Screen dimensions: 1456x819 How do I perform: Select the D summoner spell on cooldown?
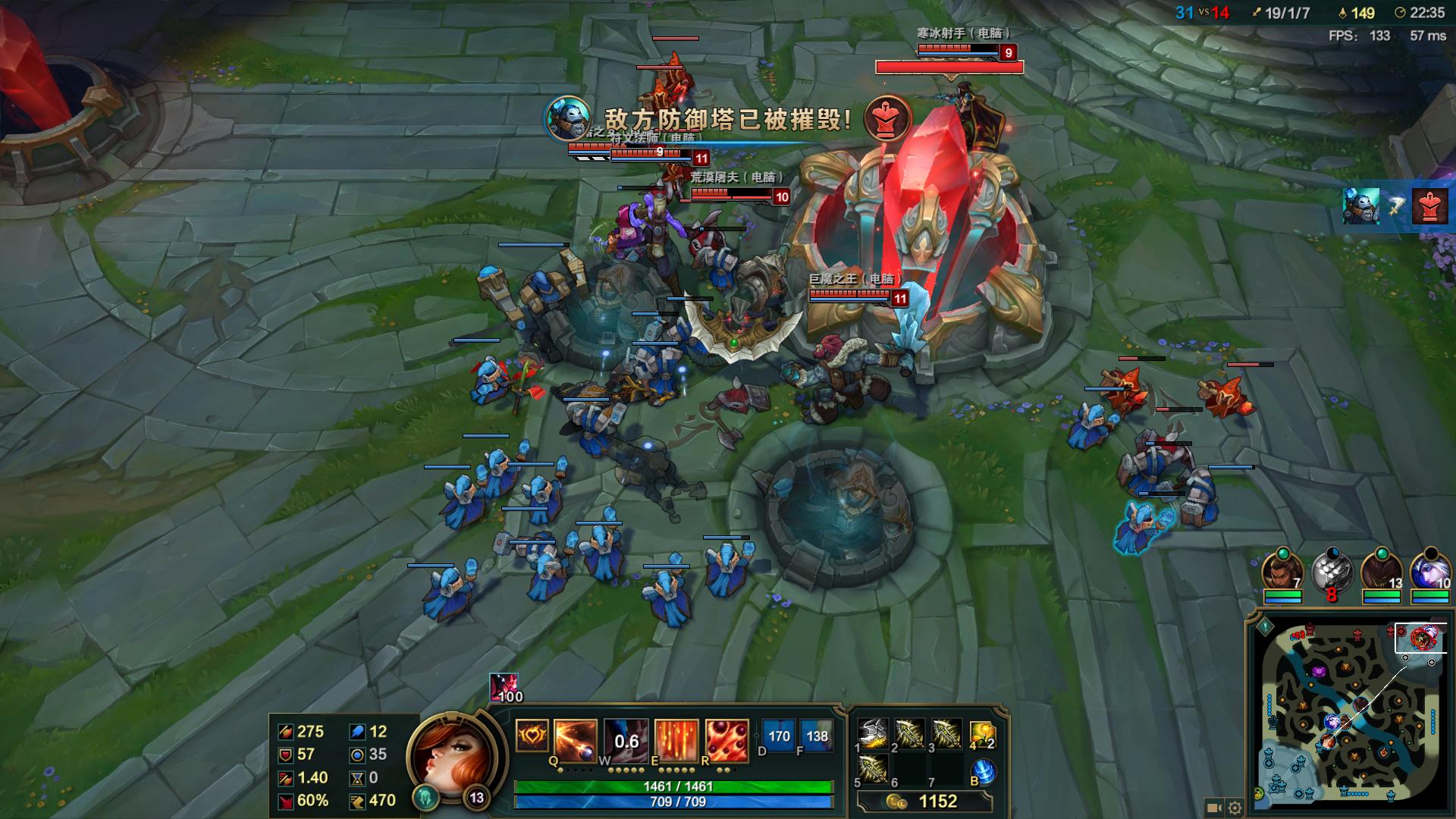(x=779, y=736)
